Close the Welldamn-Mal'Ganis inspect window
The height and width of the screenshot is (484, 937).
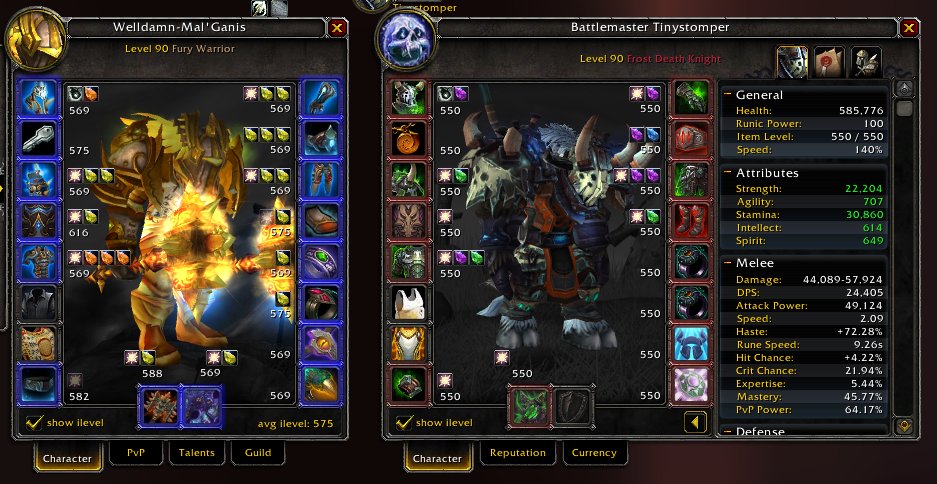coord(336,28)
